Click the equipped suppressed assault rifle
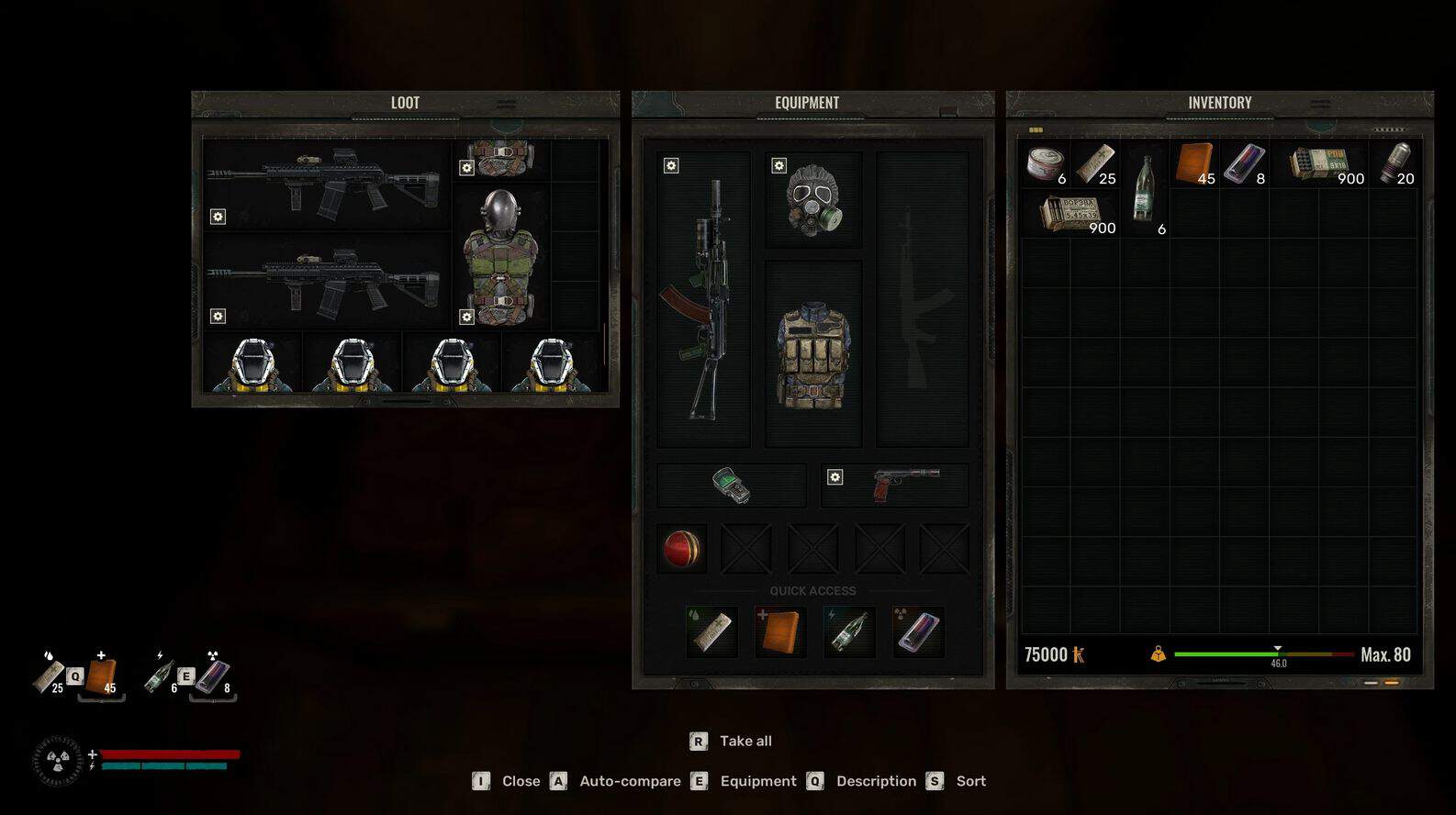The image size is (1456, 815). point(703,299)
